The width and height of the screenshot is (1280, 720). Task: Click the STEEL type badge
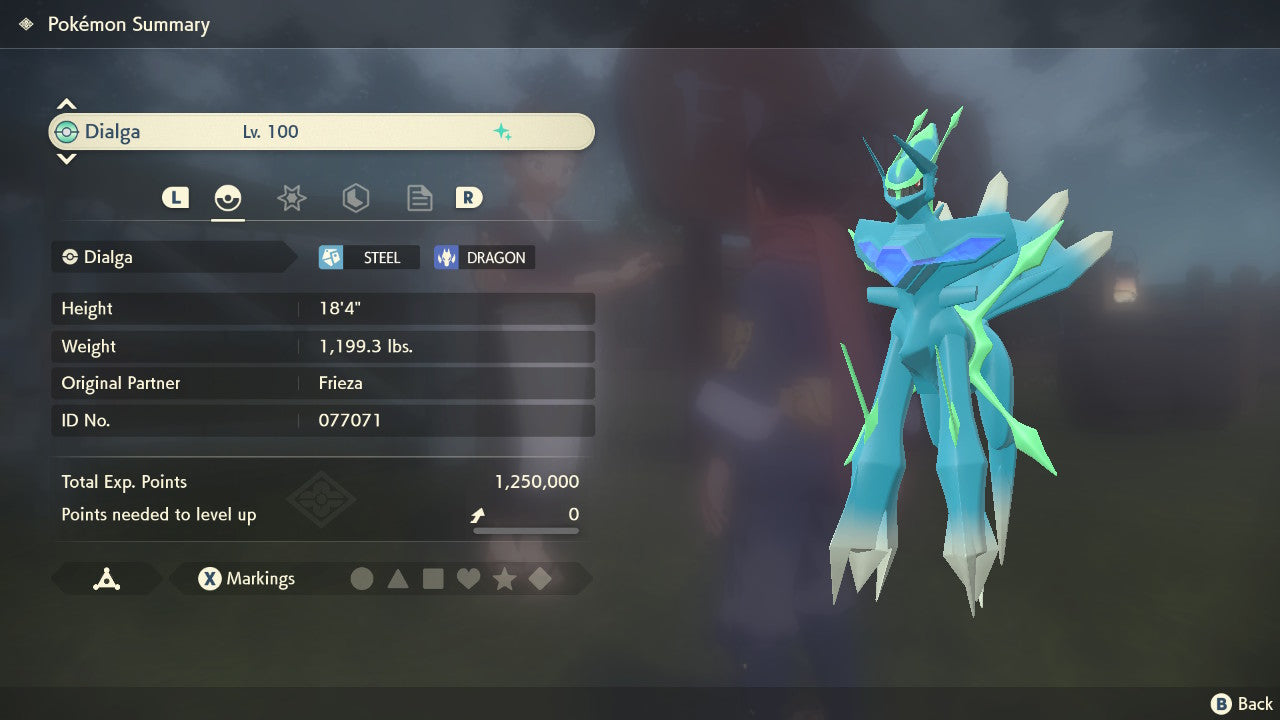pyautogui.click(x=369, y=258)
